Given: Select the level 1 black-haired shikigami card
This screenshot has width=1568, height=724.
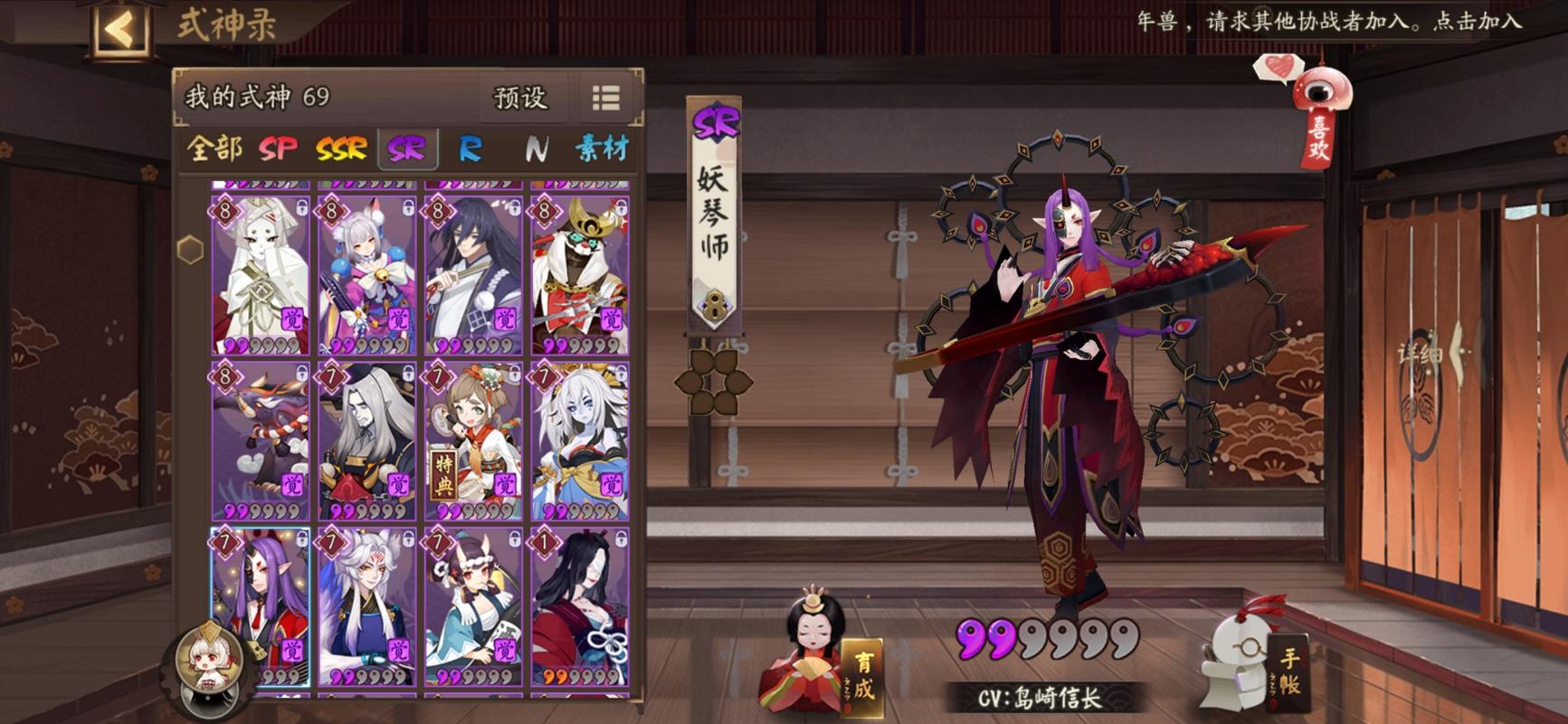Looking at the screenshot, I should [580, 606].
